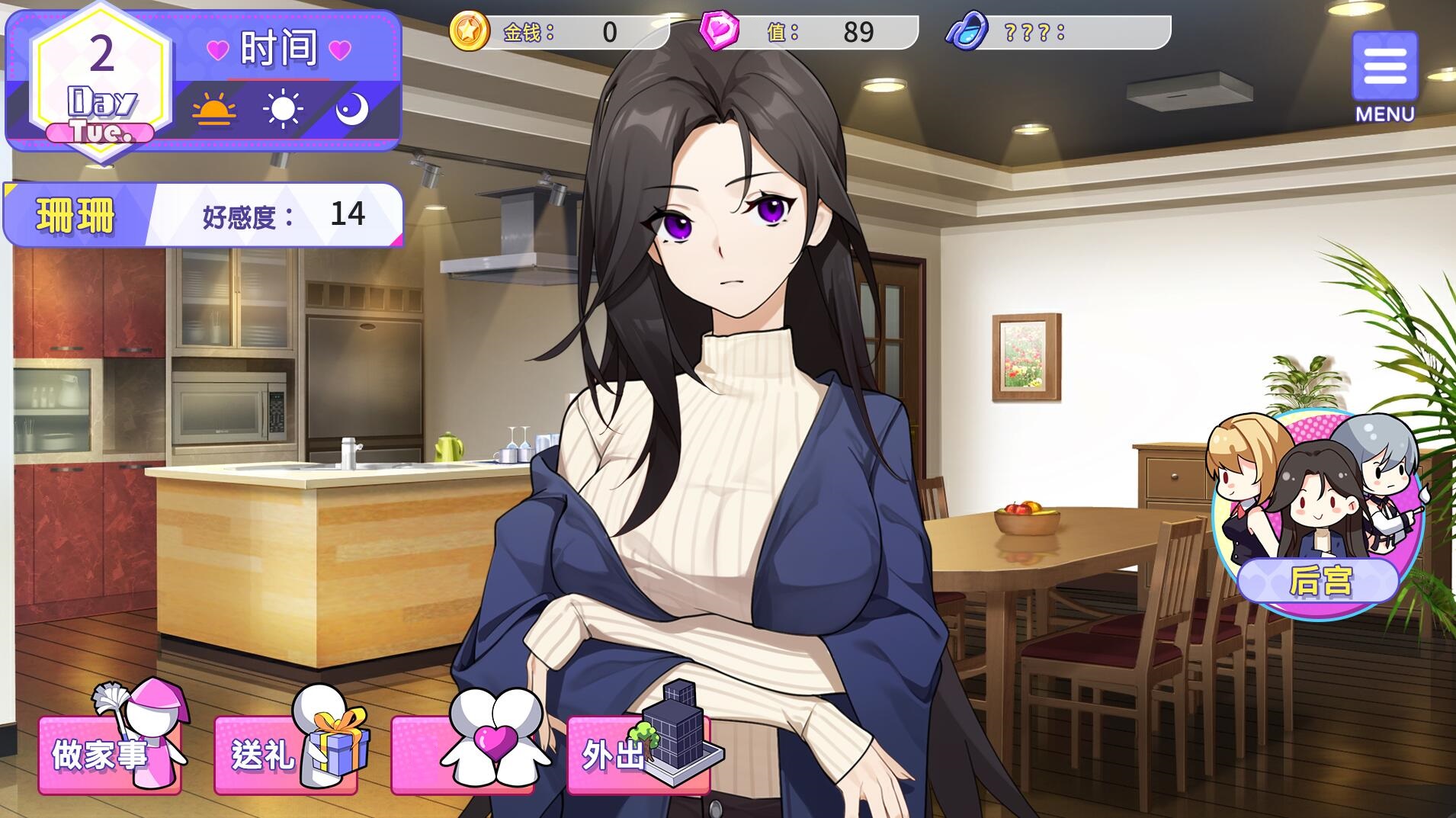This screenshot has width=1456, height=818.
Task: Click the blue ??? mystery icon
Action: (x=967, y=32)
